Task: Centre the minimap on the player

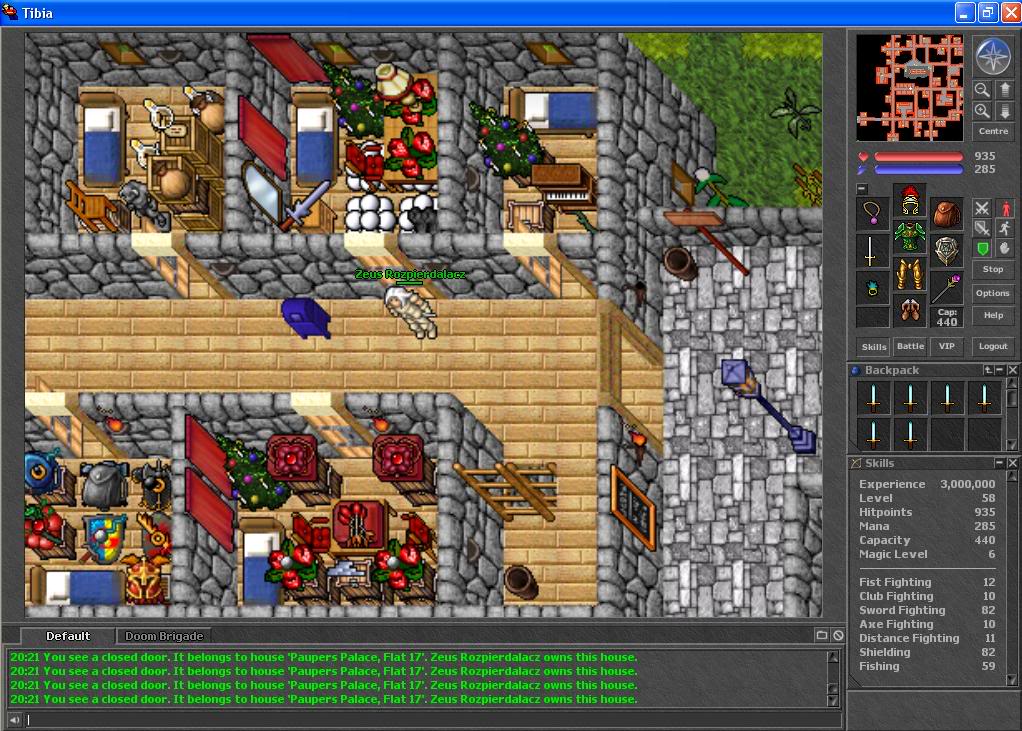Action: 992,131
